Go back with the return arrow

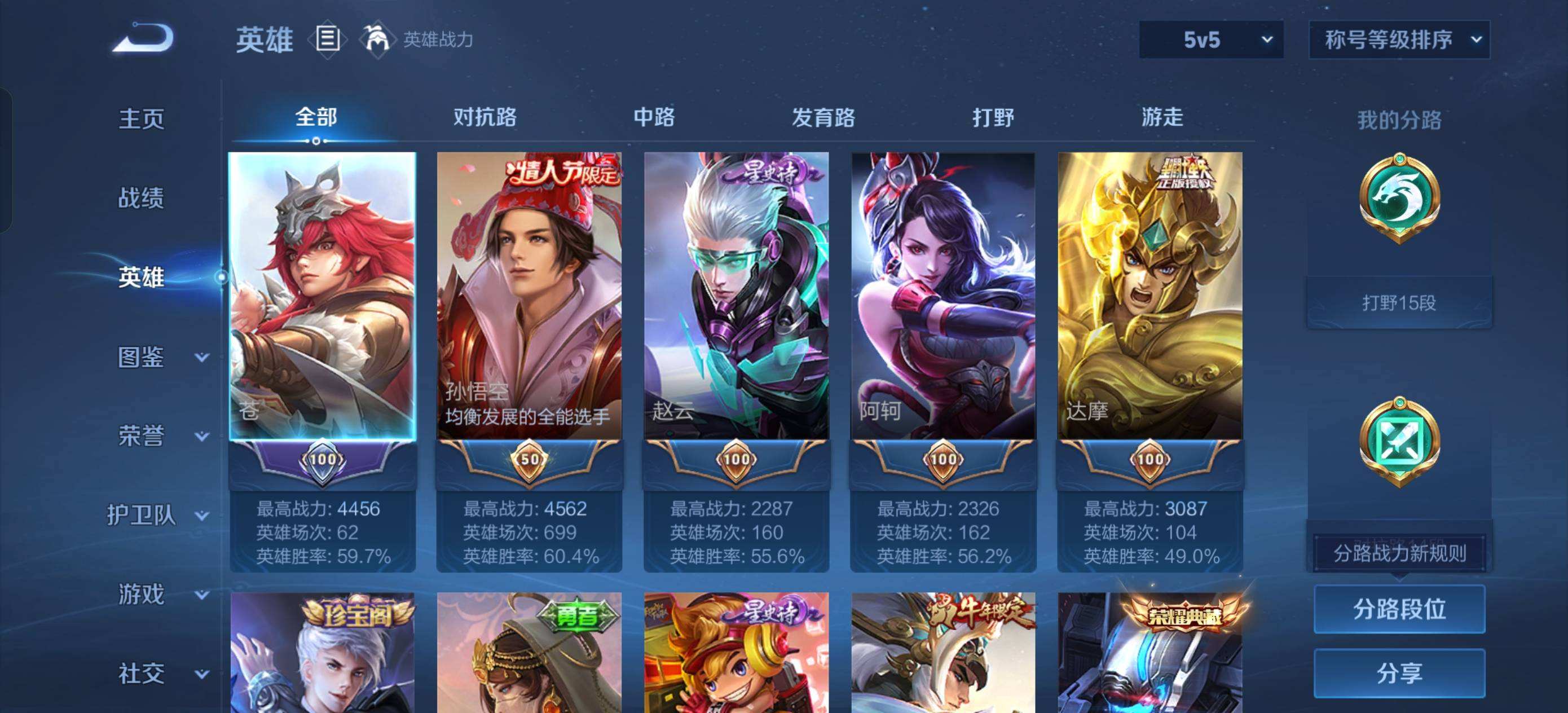144,39
